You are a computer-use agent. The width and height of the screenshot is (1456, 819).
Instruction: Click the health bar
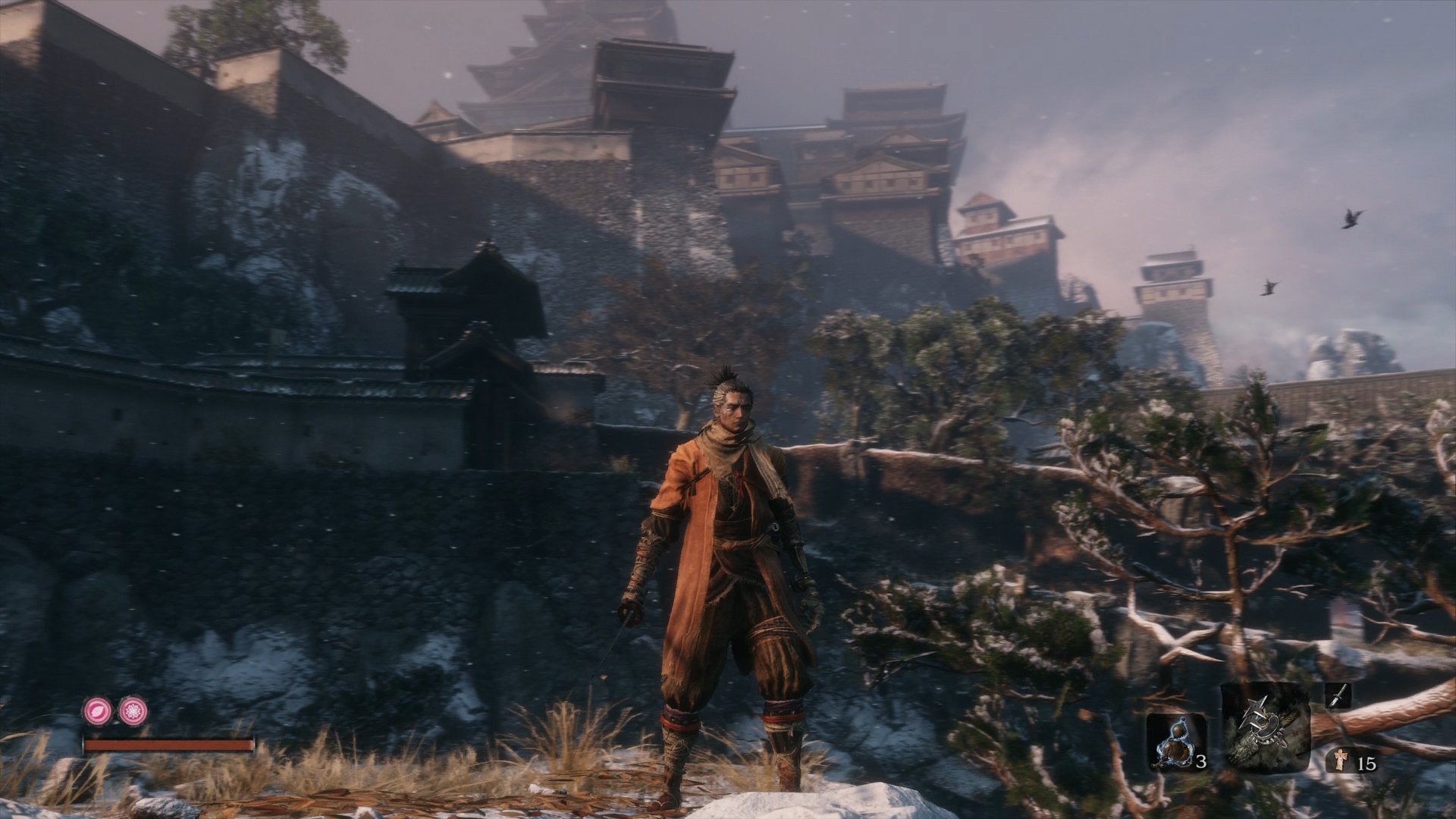click(x=167, y=745)
